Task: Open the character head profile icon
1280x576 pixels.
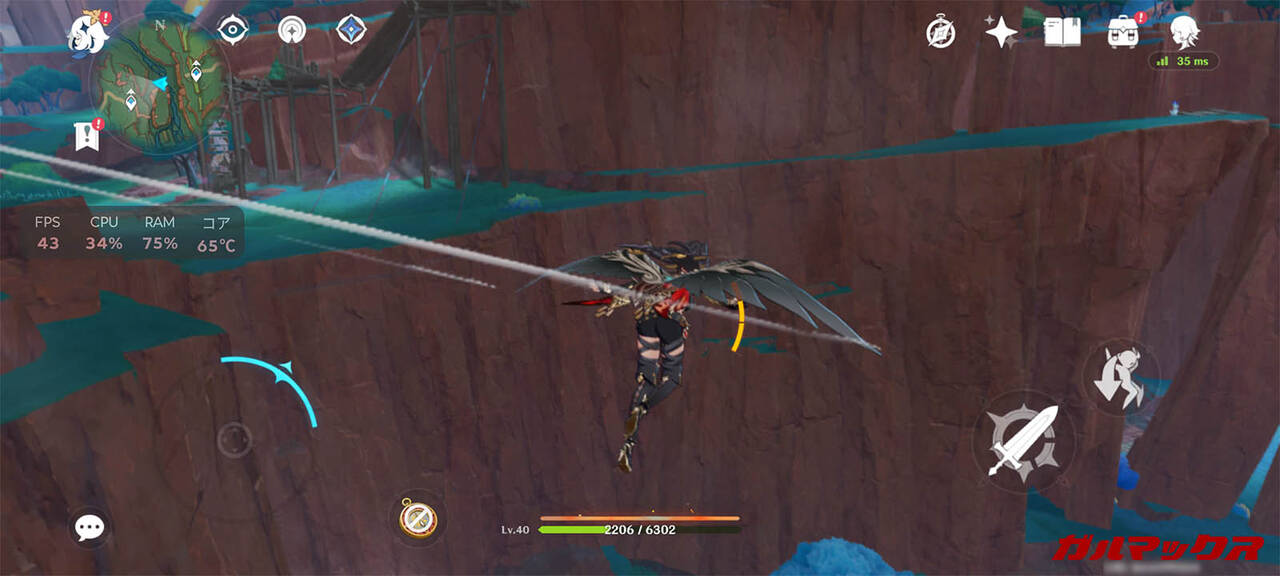Action: pyautogui.click(x=1185, y=31)
